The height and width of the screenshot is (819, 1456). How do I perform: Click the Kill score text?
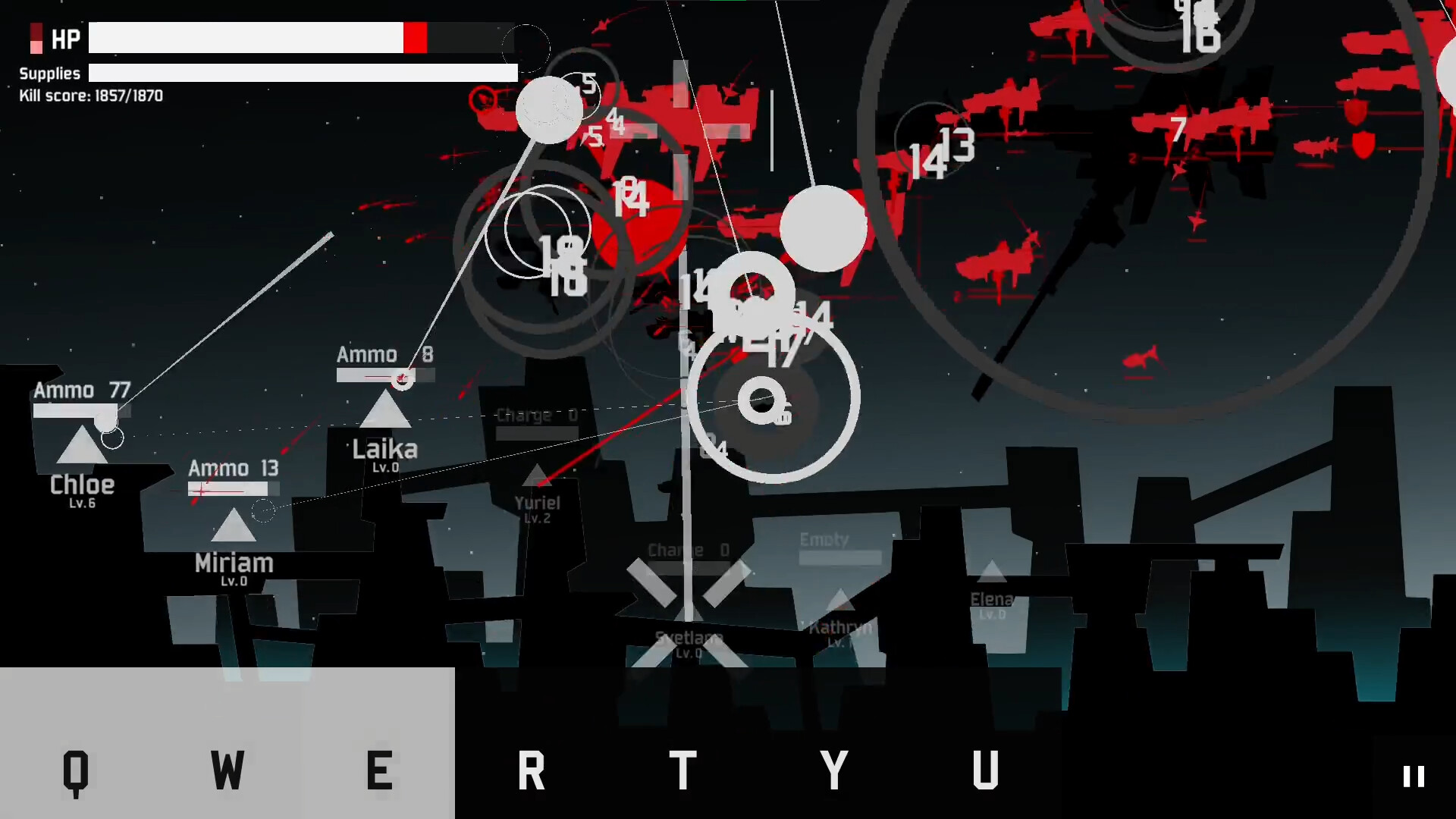(x=90, y=96)
